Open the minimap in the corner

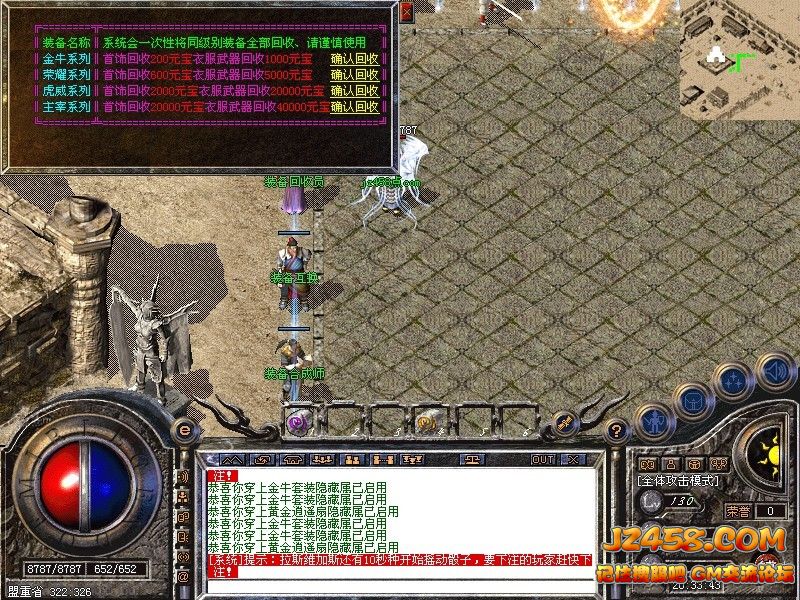pyautogui.click(x=739, y=60)
